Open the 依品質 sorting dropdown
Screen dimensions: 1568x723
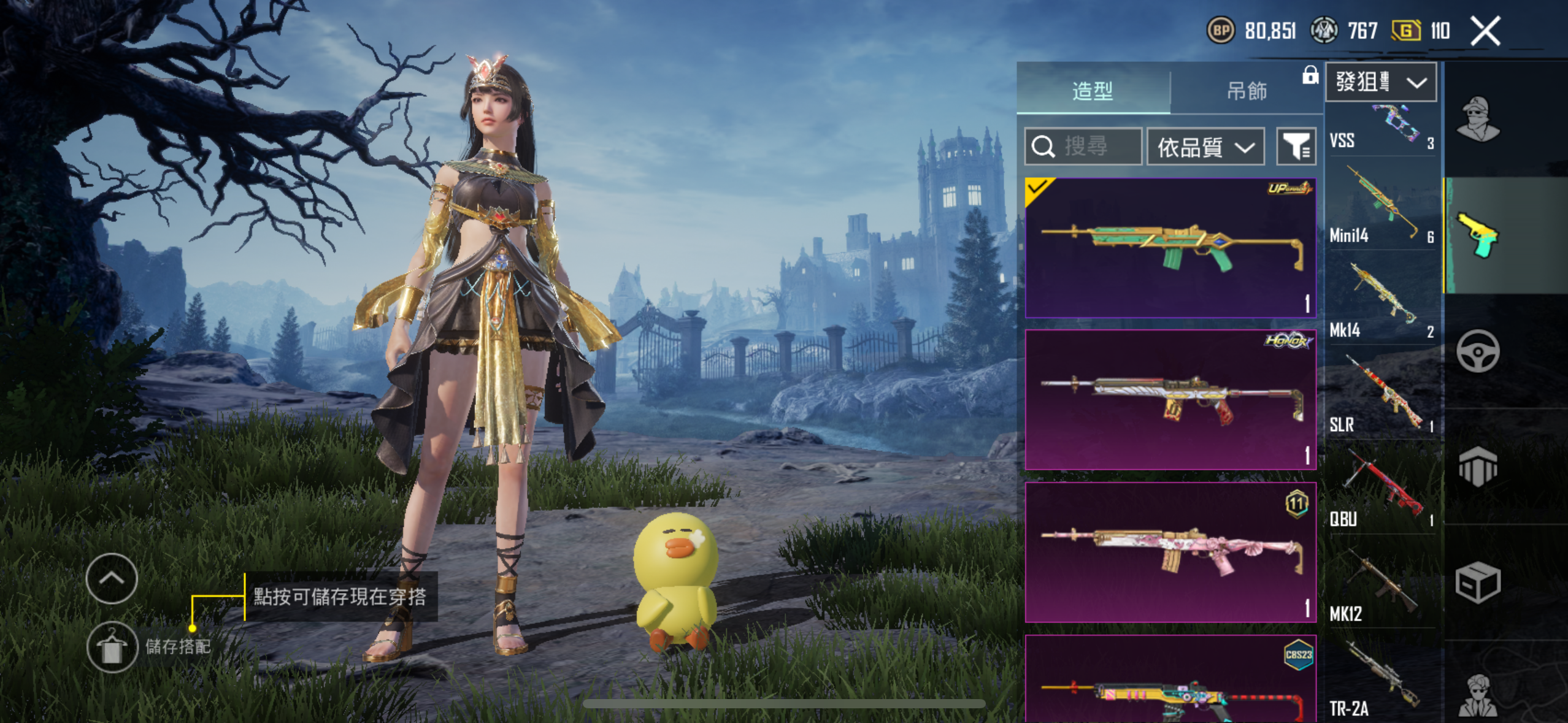1205,147
